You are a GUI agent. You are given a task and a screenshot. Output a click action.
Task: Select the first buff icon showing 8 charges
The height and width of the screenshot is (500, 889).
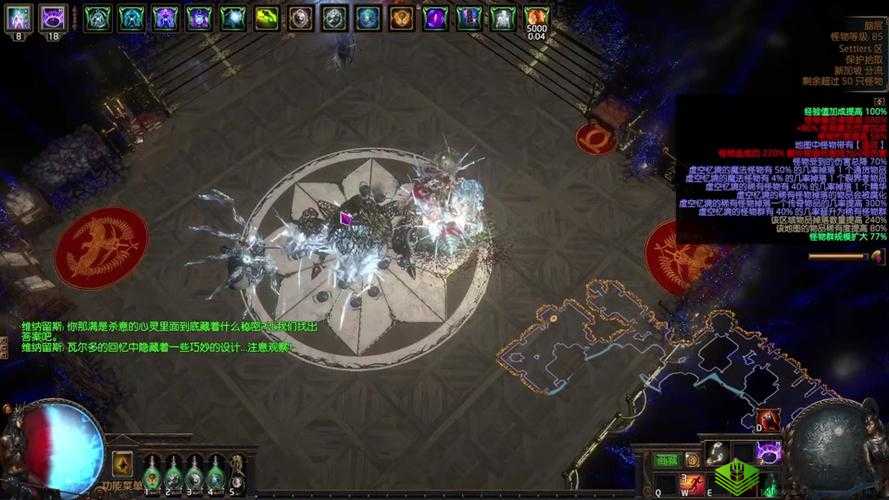click(x=20, y=18)
